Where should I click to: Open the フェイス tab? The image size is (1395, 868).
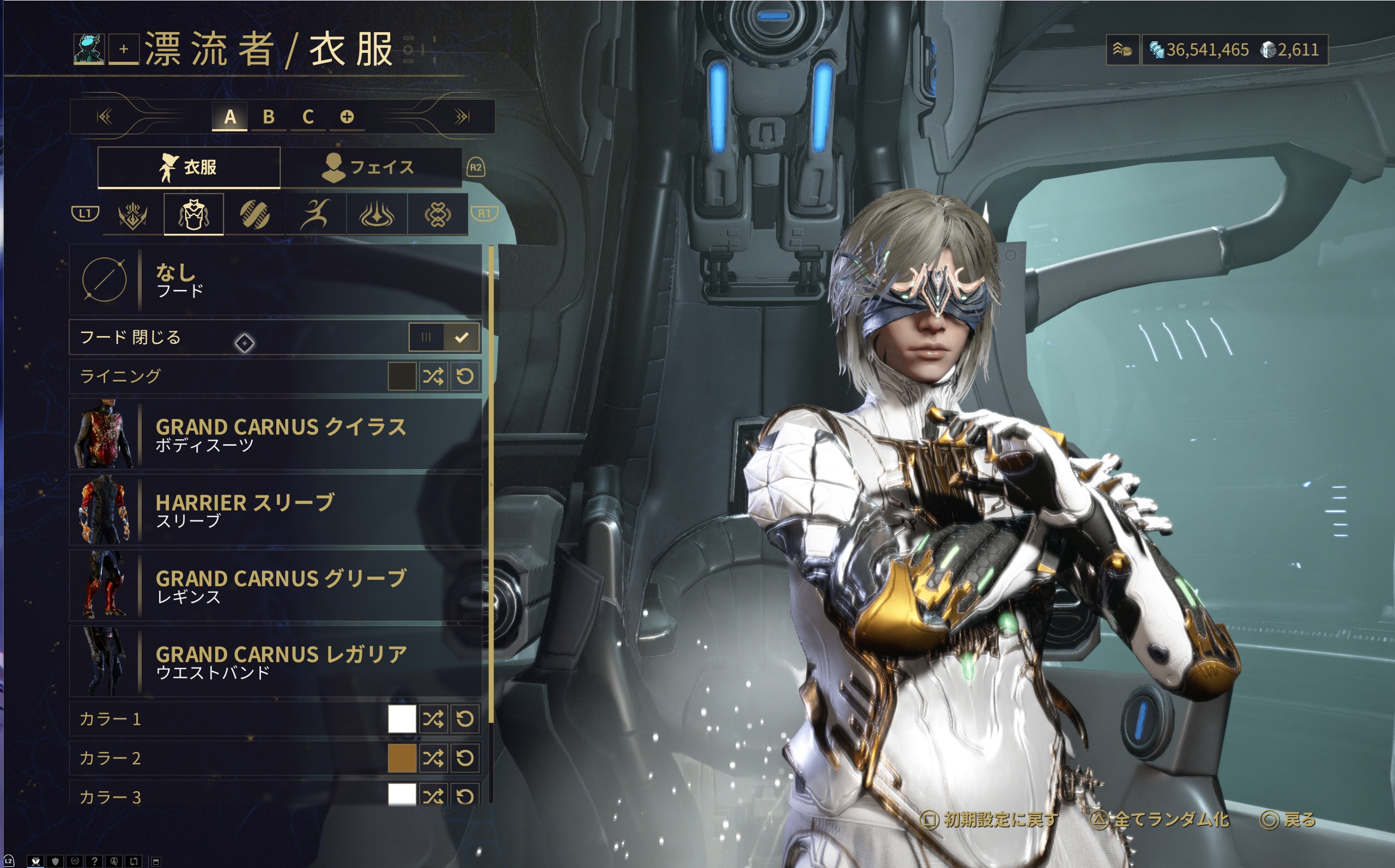tap(371, 167)
